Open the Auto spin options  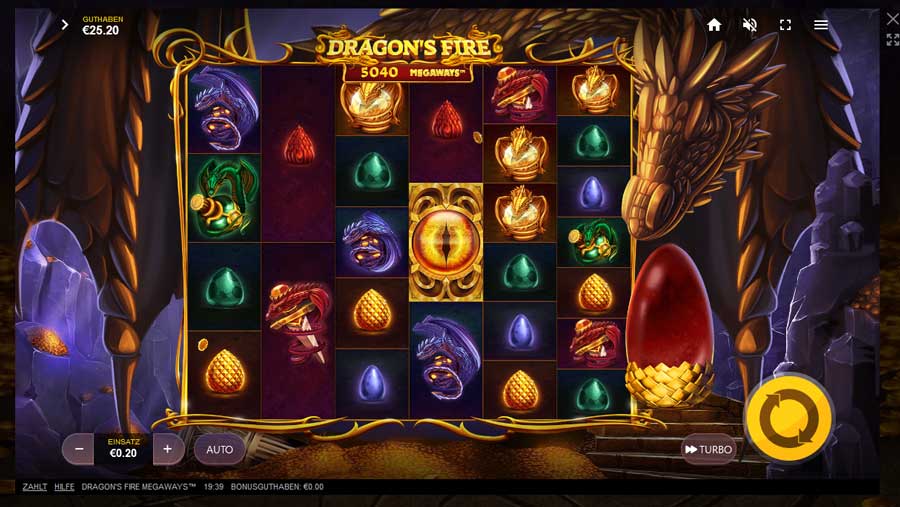tap(219, 449)
